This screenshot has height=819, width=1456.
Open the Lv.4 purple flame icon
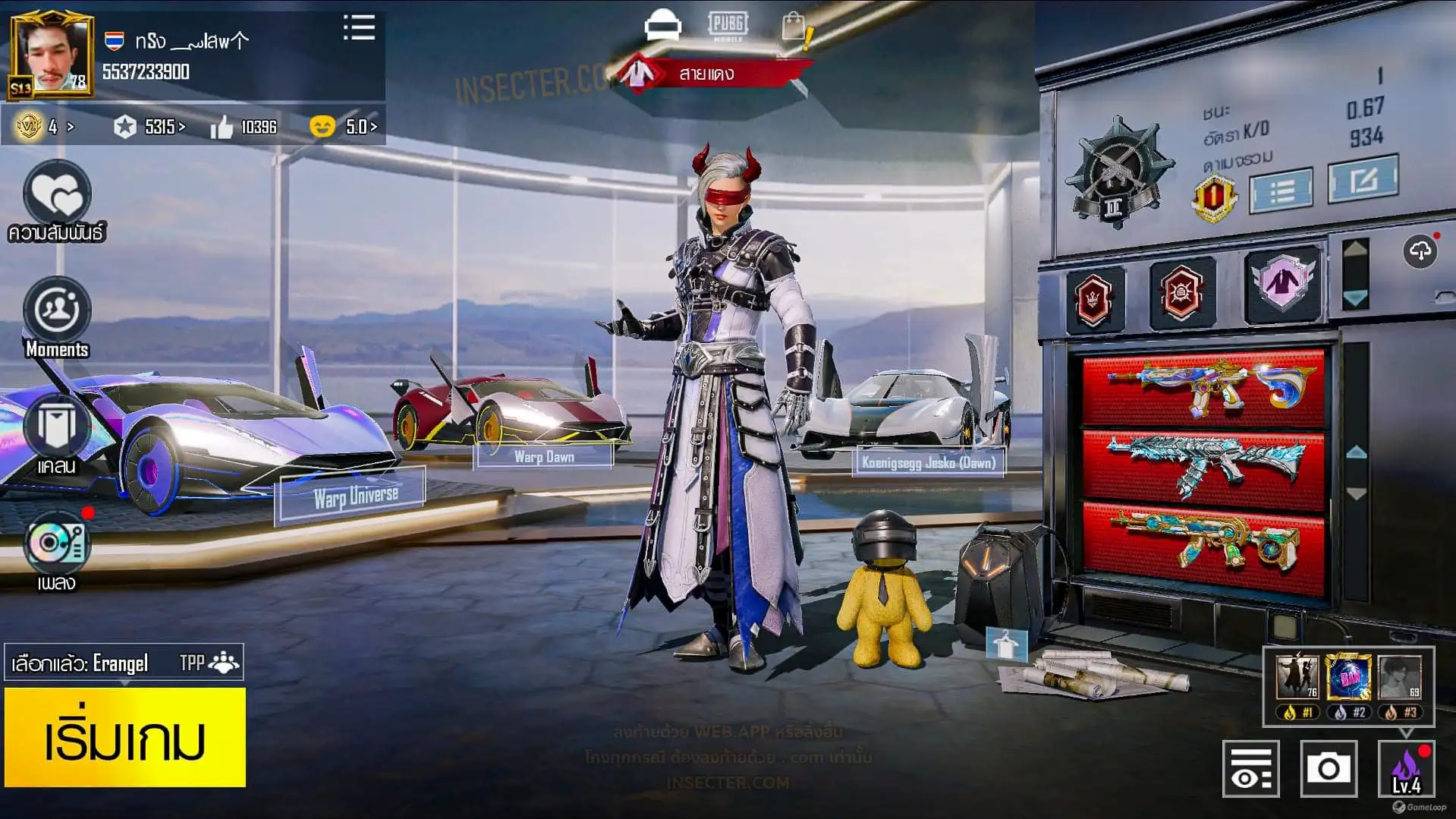pyautogui.click(x=1406, y=769)
